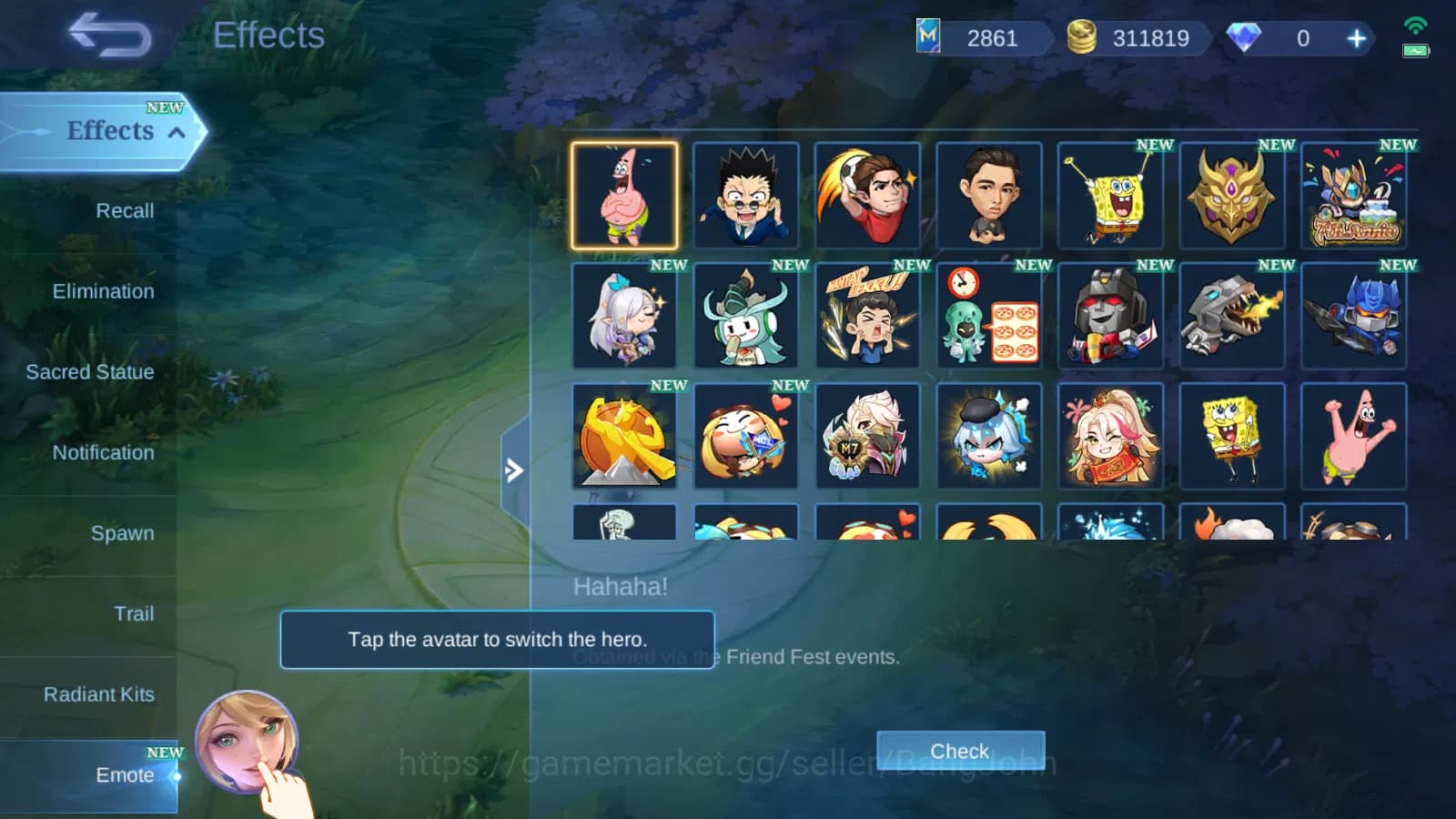Switch to the Recall tab

pyautogui.click(x=125, y=210)
